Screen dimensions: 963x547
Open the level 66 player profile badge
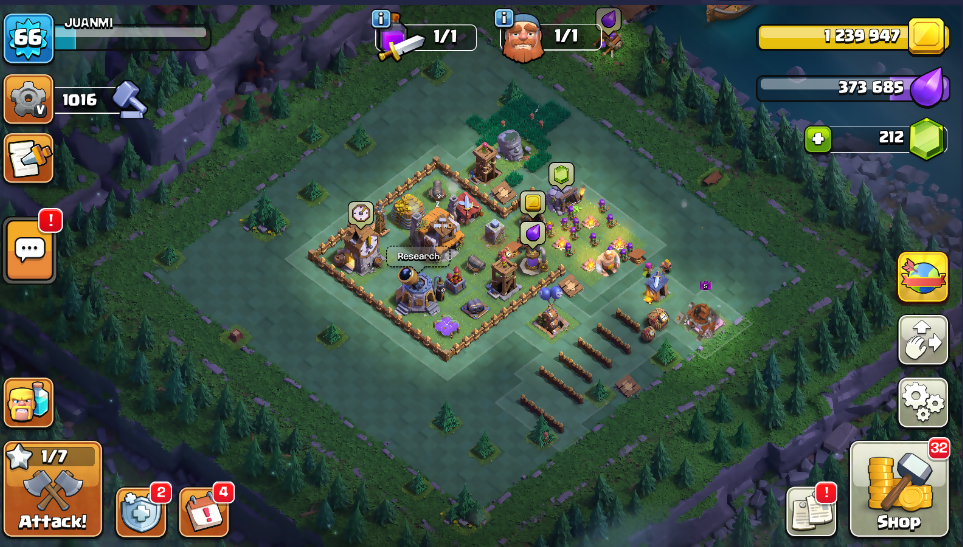pos(28,39)
